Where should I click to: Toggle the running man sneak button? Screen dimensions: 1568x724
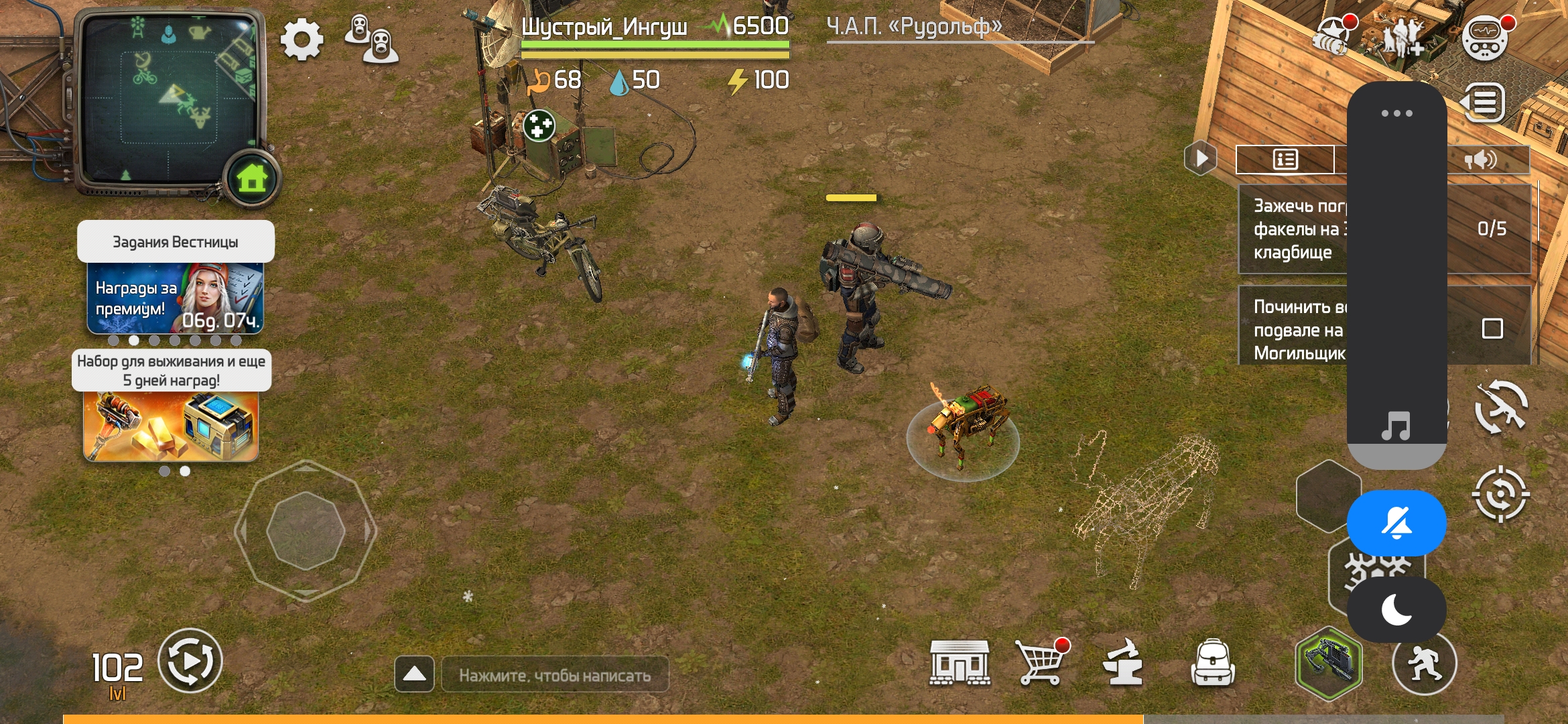click(x=1424, y=663)
